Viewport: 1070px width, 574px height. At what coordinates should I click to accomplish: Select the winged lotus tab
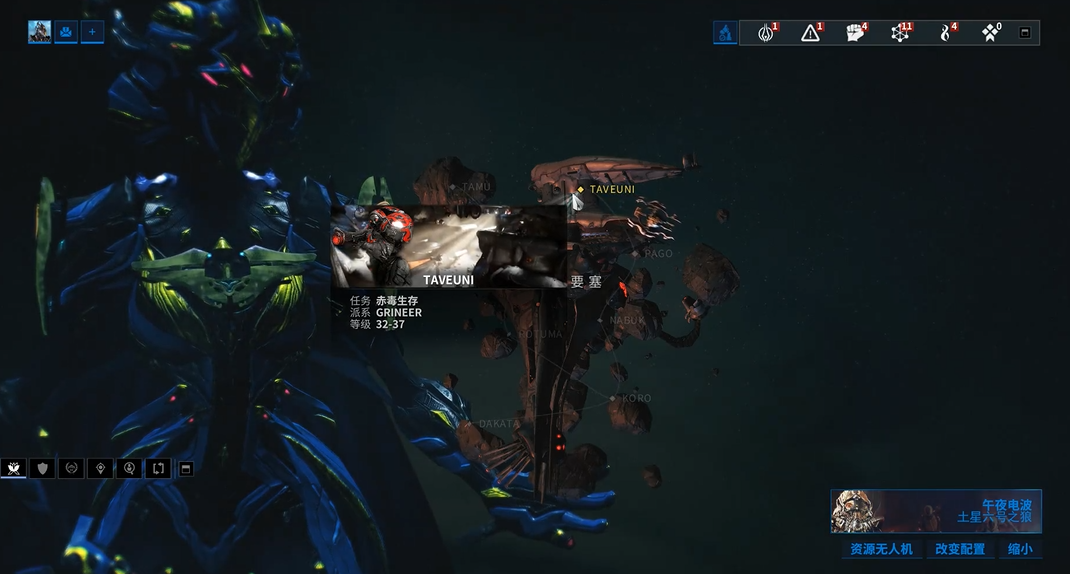pyautogui.click(x=14, y=468)
